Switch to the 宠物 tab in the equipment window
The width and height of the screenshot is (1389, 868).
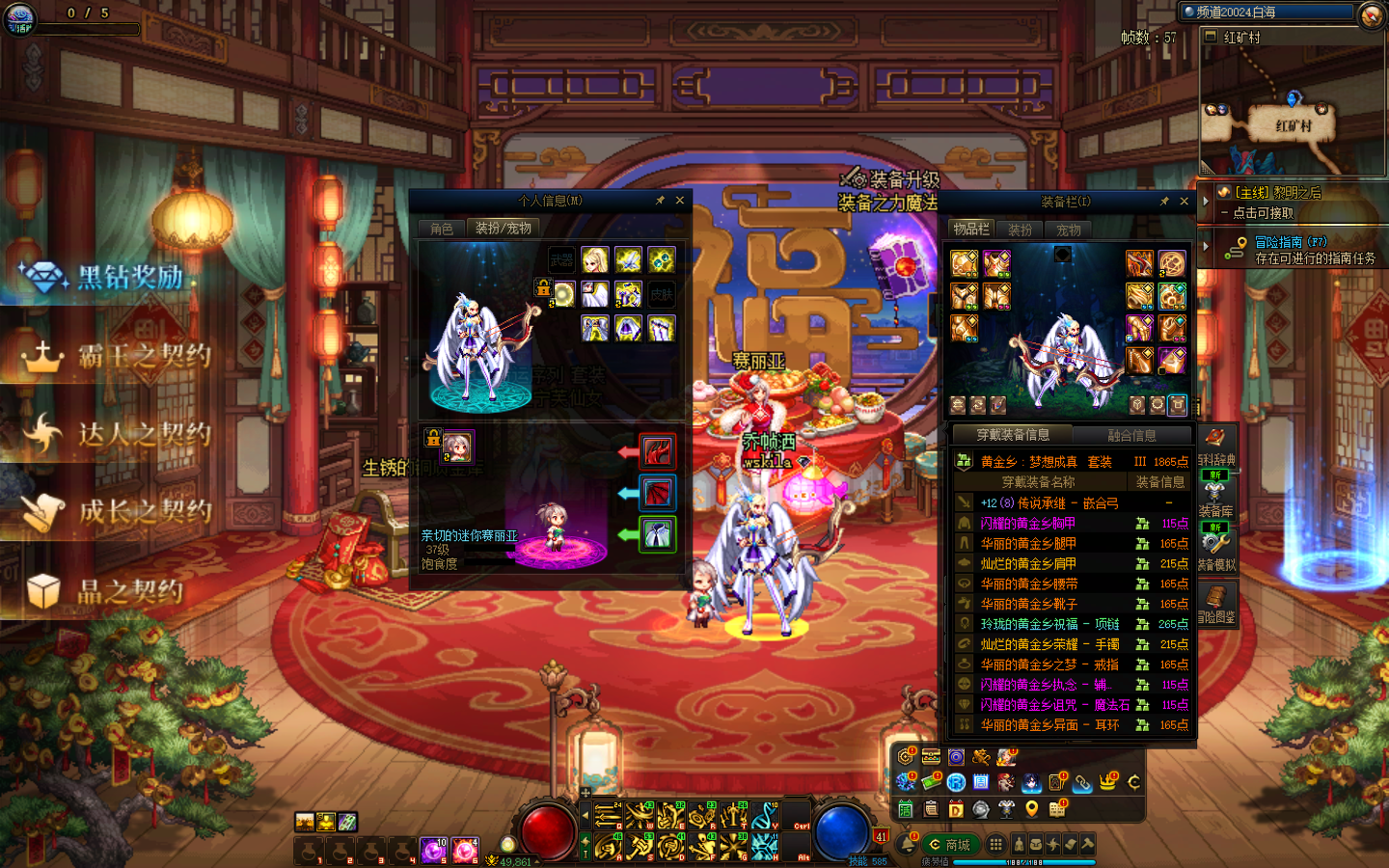coord(1069,230)
